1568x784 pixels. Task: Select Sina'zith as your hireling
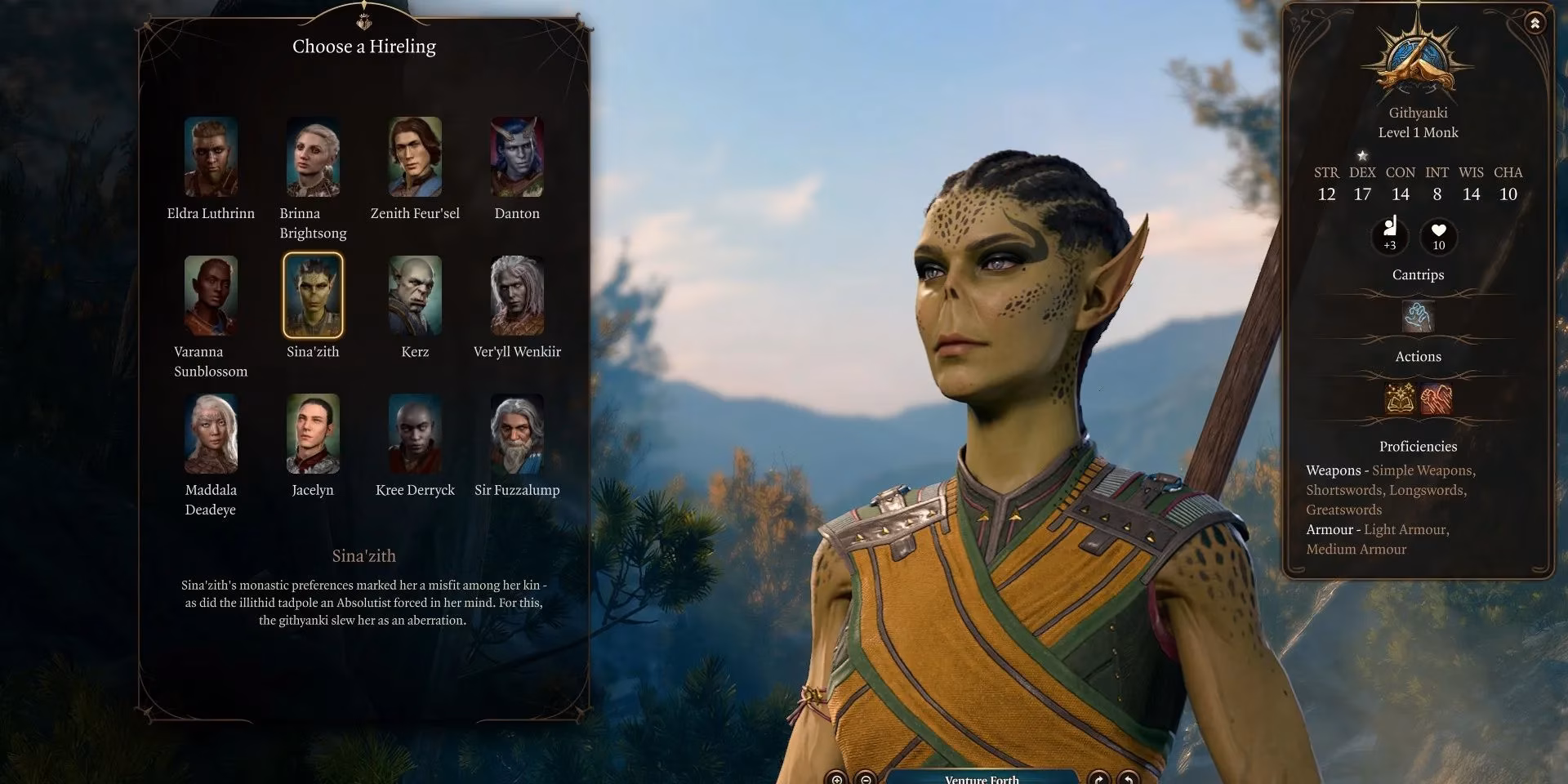point(314,295)
